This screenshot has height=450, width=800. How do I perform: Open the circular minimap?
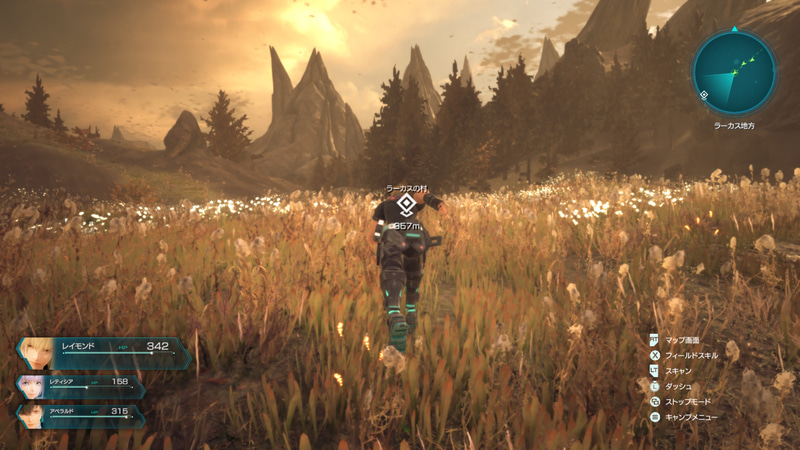(733, 72)
